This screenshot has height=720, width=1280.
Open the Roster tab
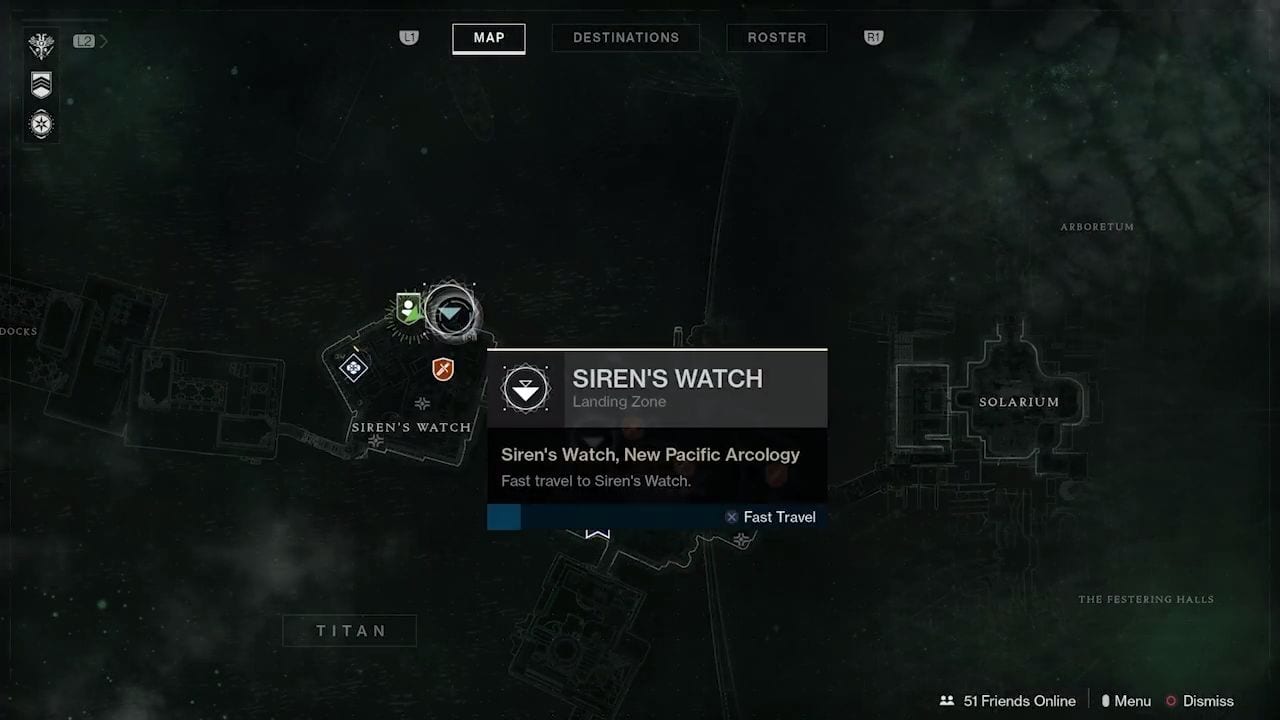(777, 38)
